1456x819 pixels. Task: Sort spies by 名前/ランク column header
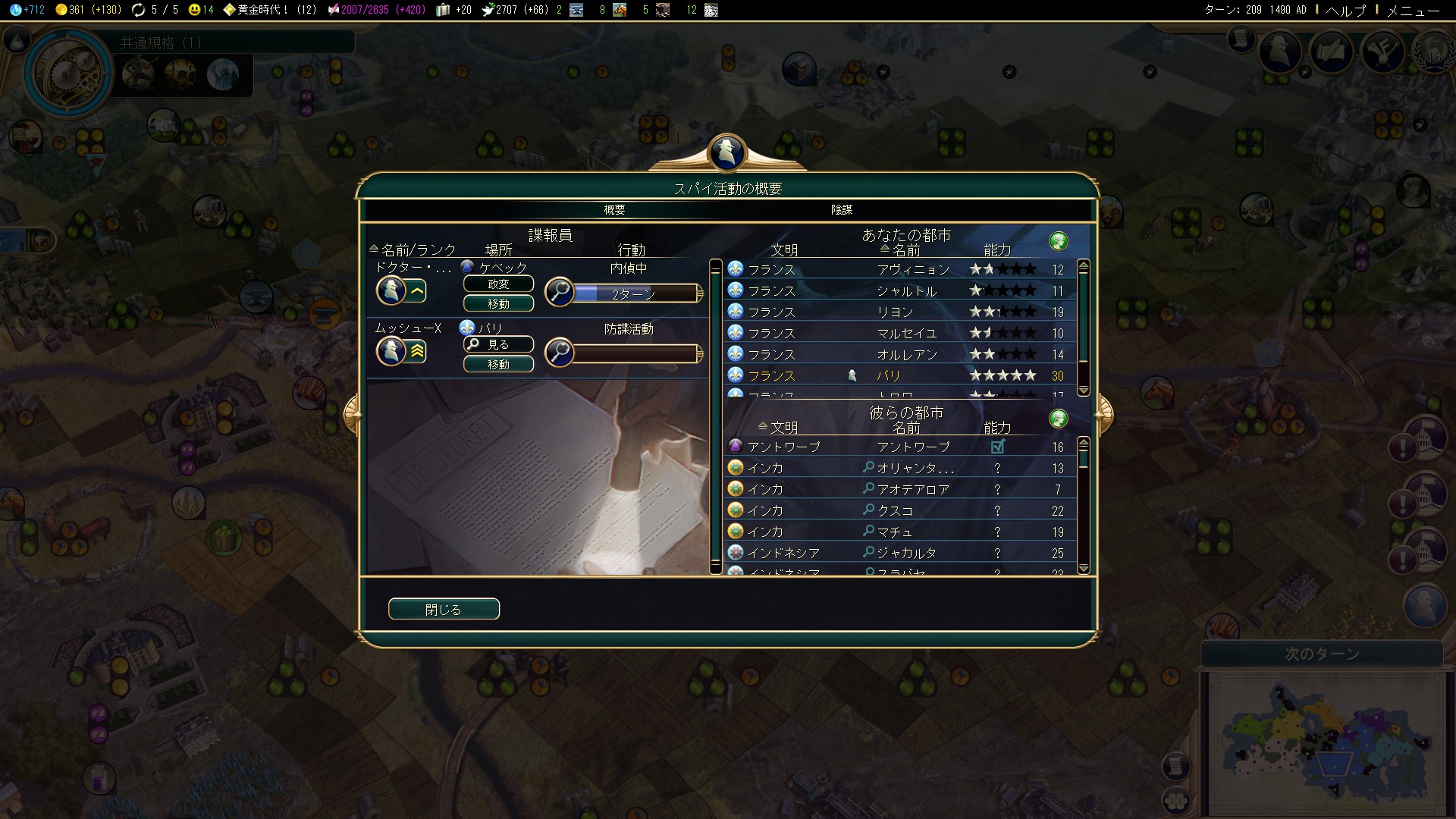point(417,249)
